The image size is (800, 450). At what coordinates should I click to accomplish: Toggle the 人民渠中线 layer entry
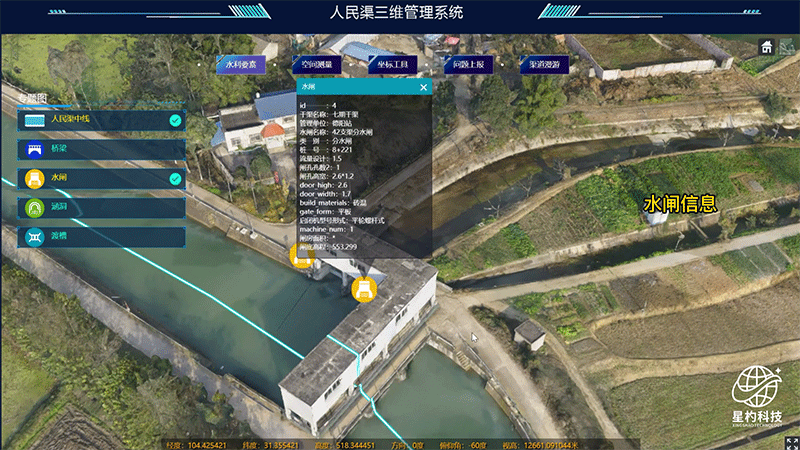coord(100,120)
